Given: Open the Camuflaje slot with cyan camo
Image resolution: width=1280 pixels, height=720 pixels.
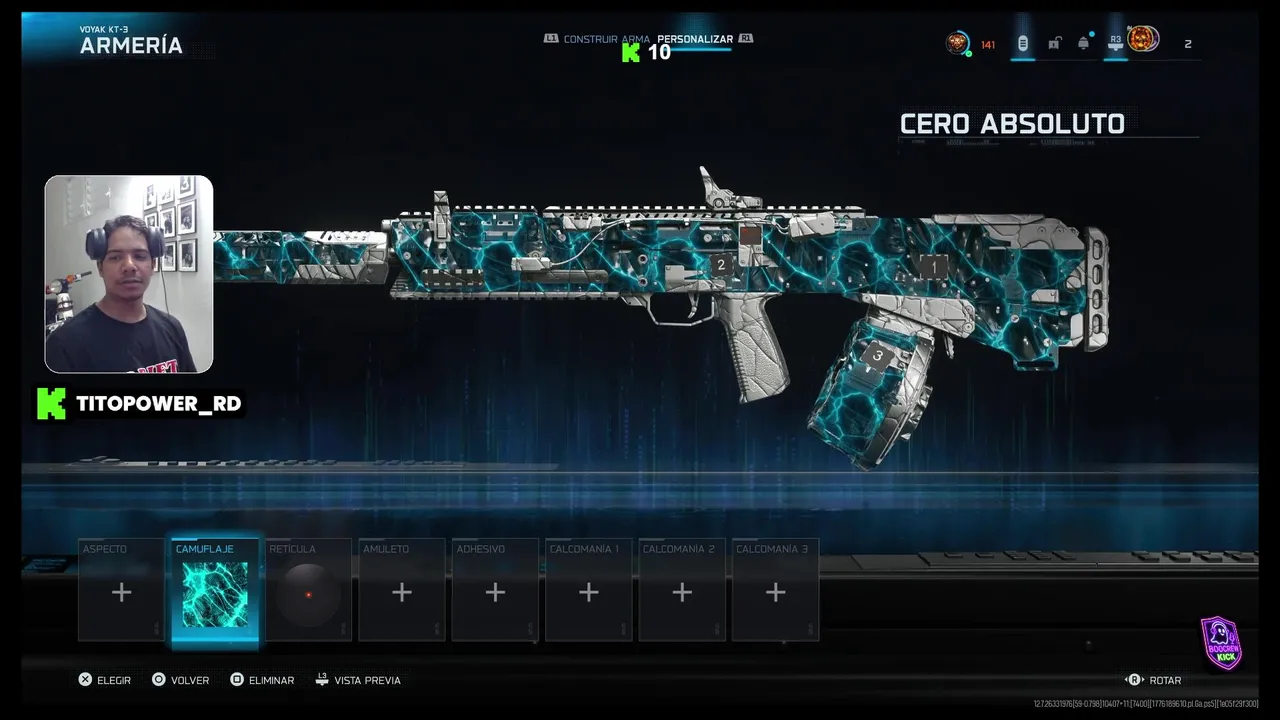Looking at the screenshot, I should tap(215, 591).
